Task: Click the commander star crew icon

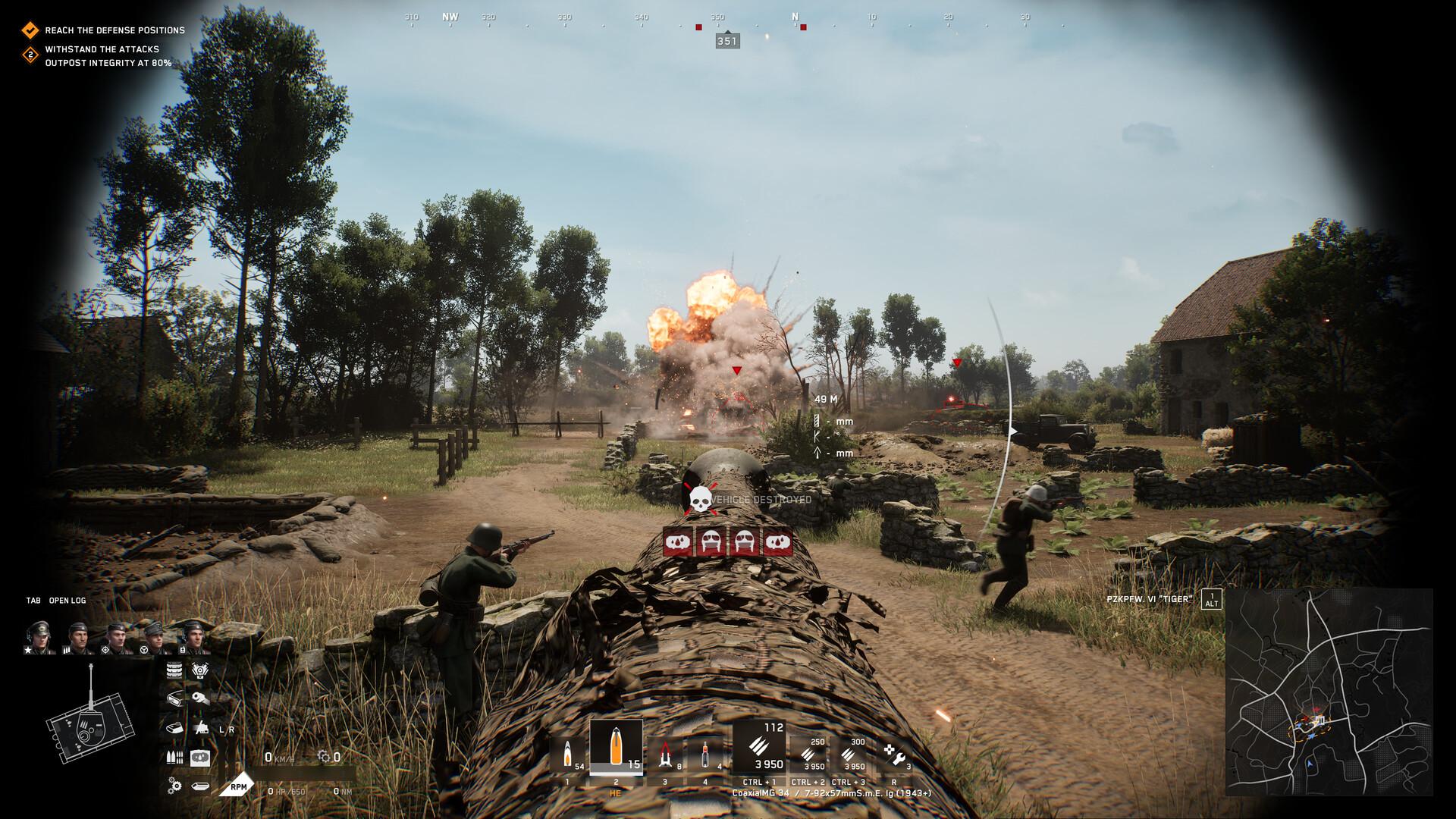Action: [x=27, y=650]
